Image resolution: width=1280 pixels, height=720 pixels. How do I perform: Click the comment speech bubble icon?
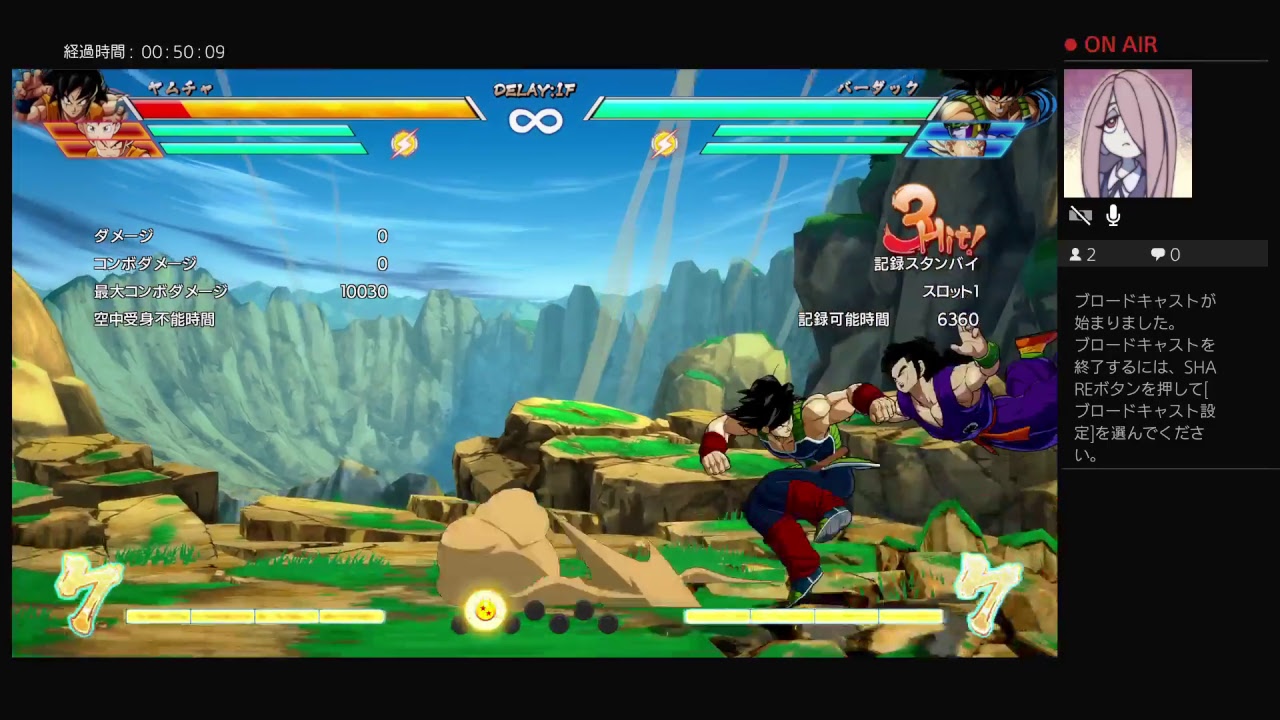1156,254
